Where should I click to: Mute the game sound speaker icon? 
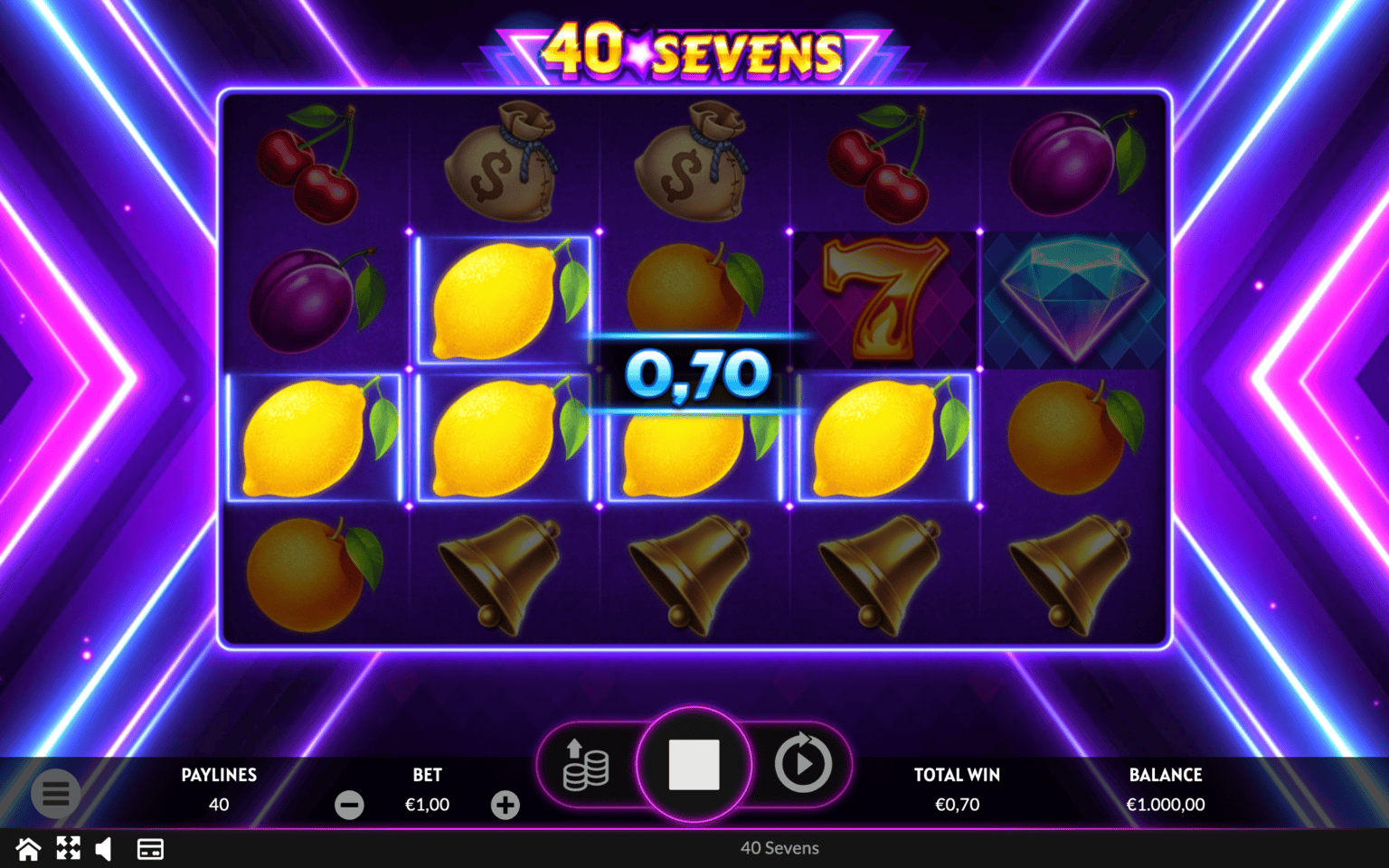pos(104,849)
